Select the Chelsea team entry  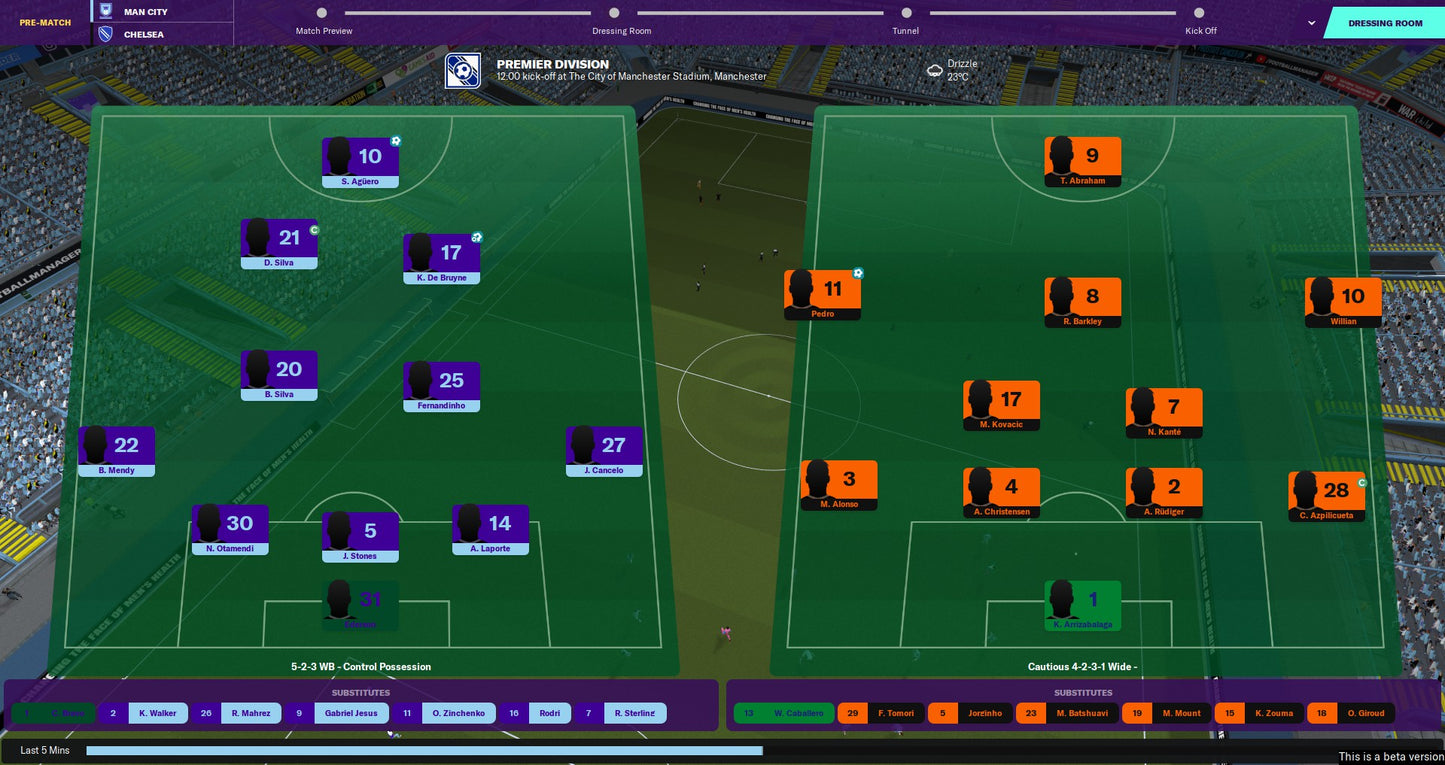143,34
